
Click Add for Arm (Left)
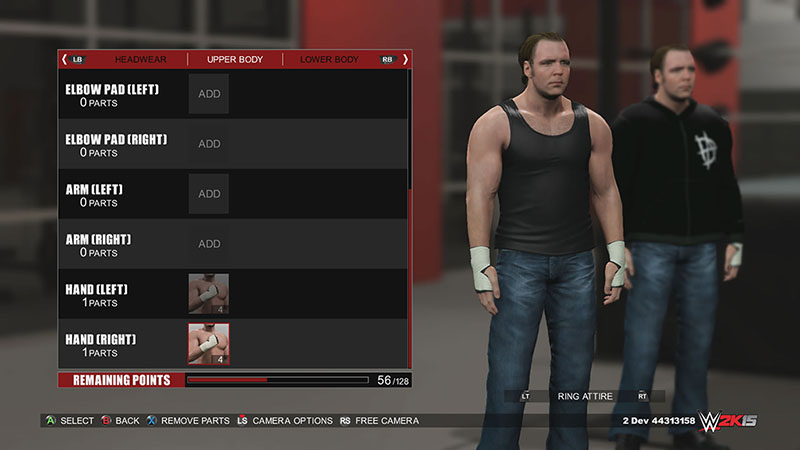tap(209, 194)
